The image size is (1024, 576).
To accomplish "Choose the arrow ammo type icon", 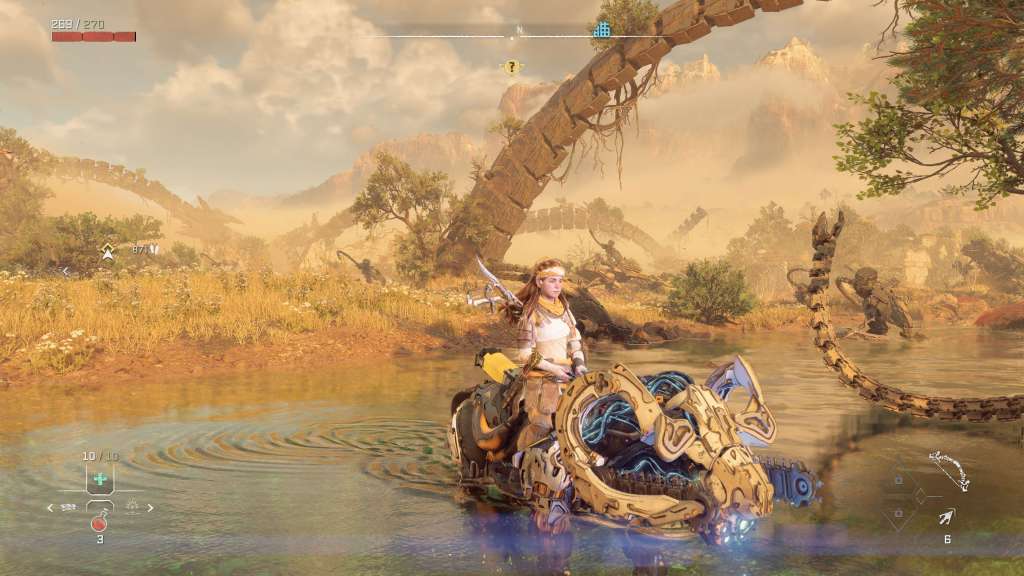I will [x=946, y=517].
